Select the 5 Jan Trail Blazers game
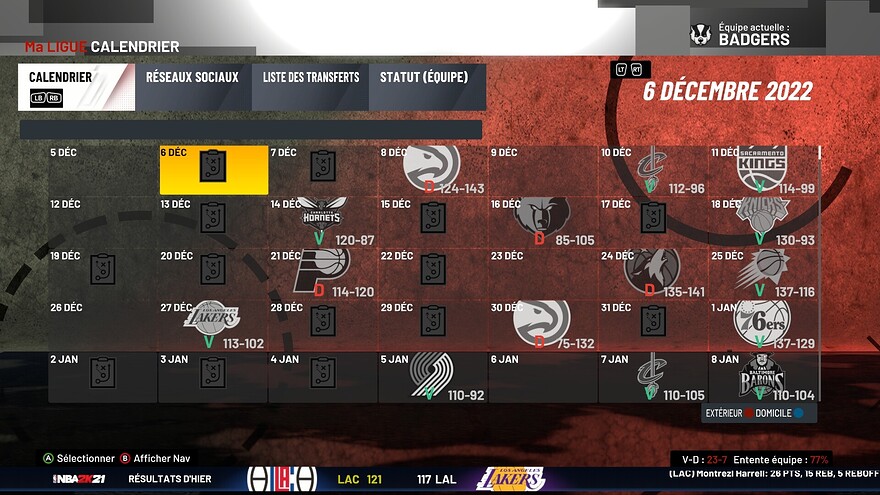This screenshot has width=880, height=495. coord(432,376)
